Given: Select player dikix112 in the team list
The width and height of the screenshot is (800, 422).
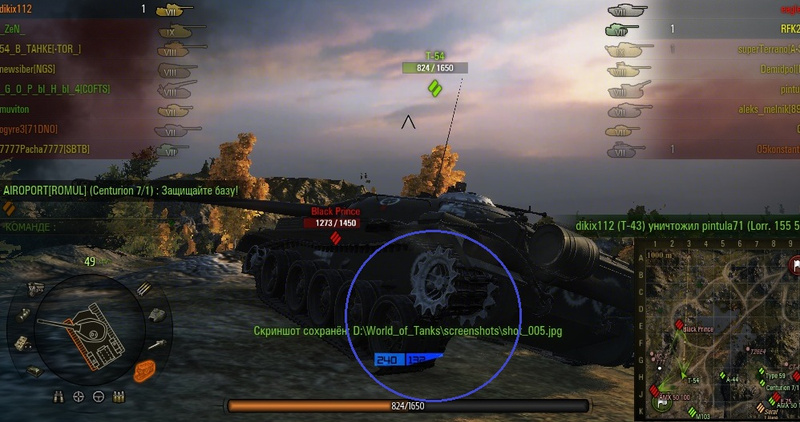Looking at the screenshot, I should pos(24,9).
